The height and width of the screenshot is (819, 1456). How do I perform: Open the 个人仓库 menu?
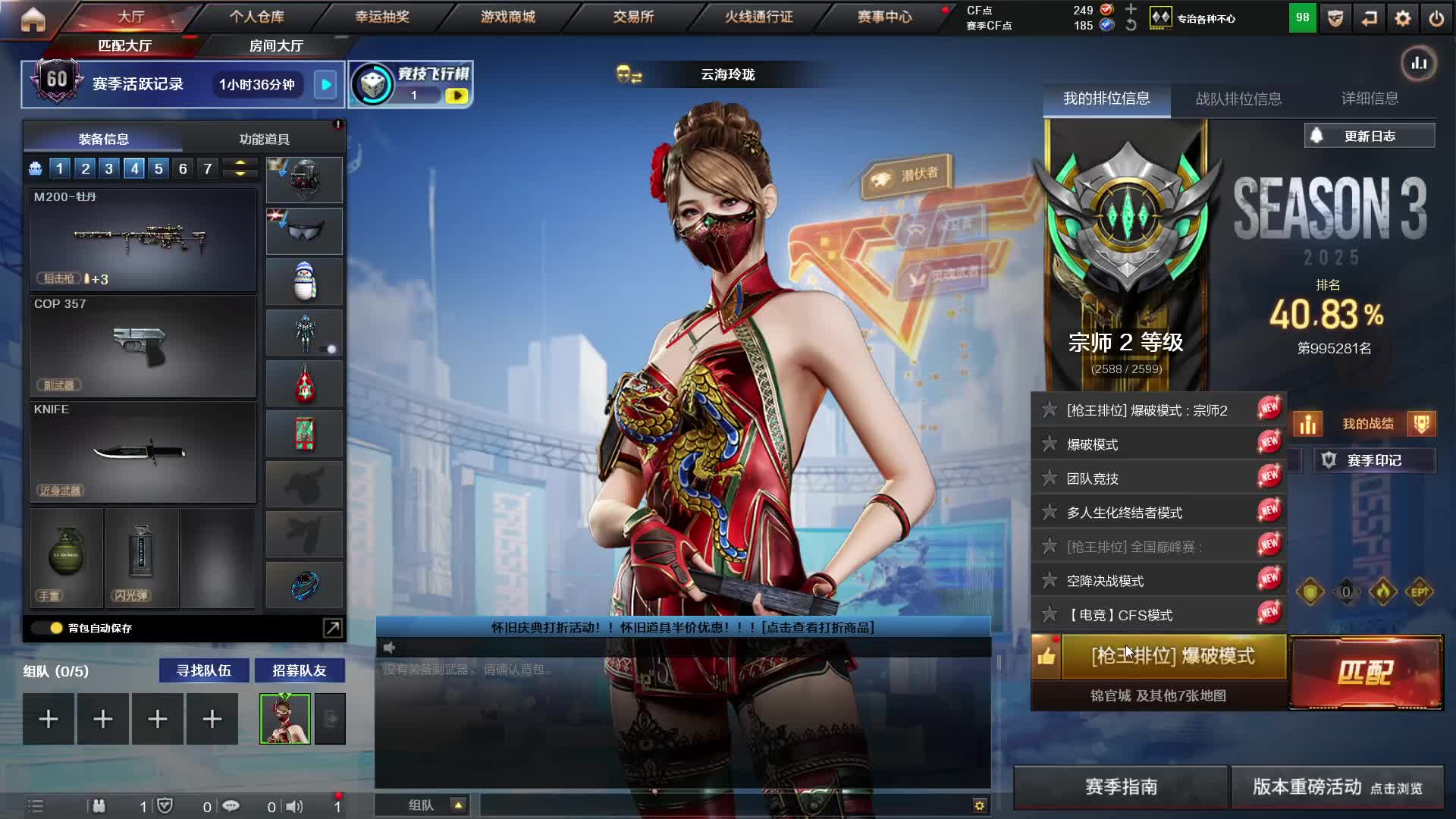(x=257, y=17)
